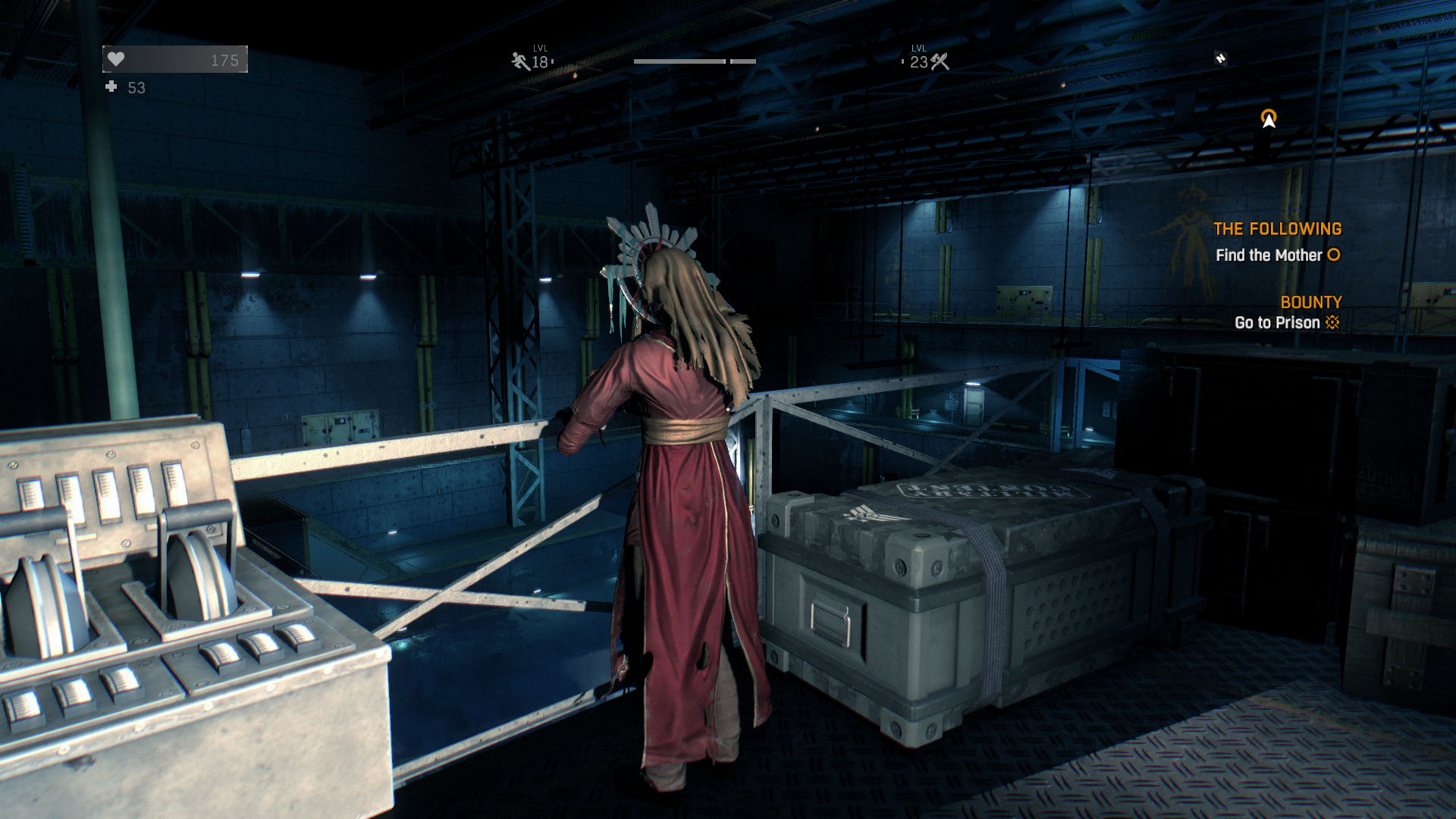The height and width of the screenshot is (819, 1456).
Task: Click the orange objective waypoint marker
Action: (1269, 118)
